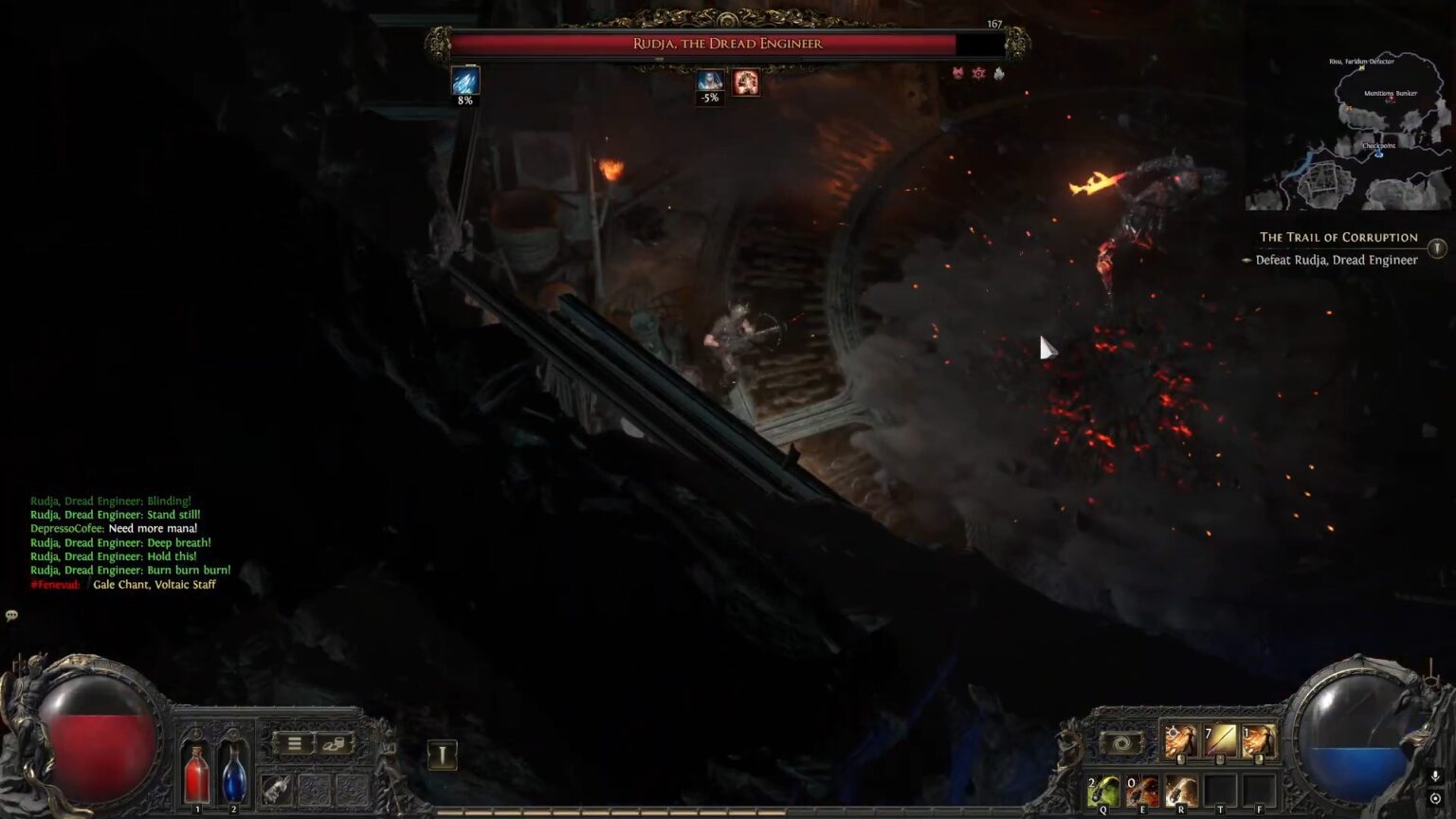This screenshot has height=819, width=1456.
Task: Click the 'I' inventory button near the flasks
Action: click(442, 752)
